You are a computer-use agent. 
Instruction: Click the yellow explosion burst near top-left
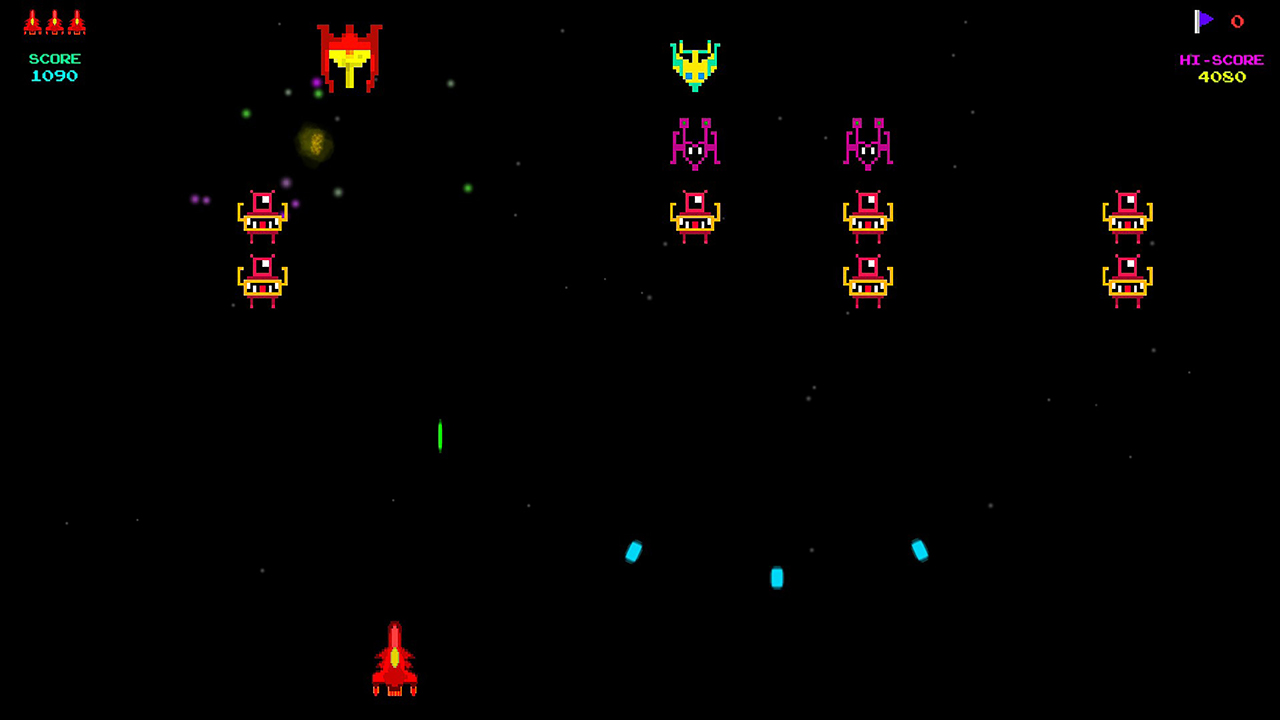[x=315, y=145]
